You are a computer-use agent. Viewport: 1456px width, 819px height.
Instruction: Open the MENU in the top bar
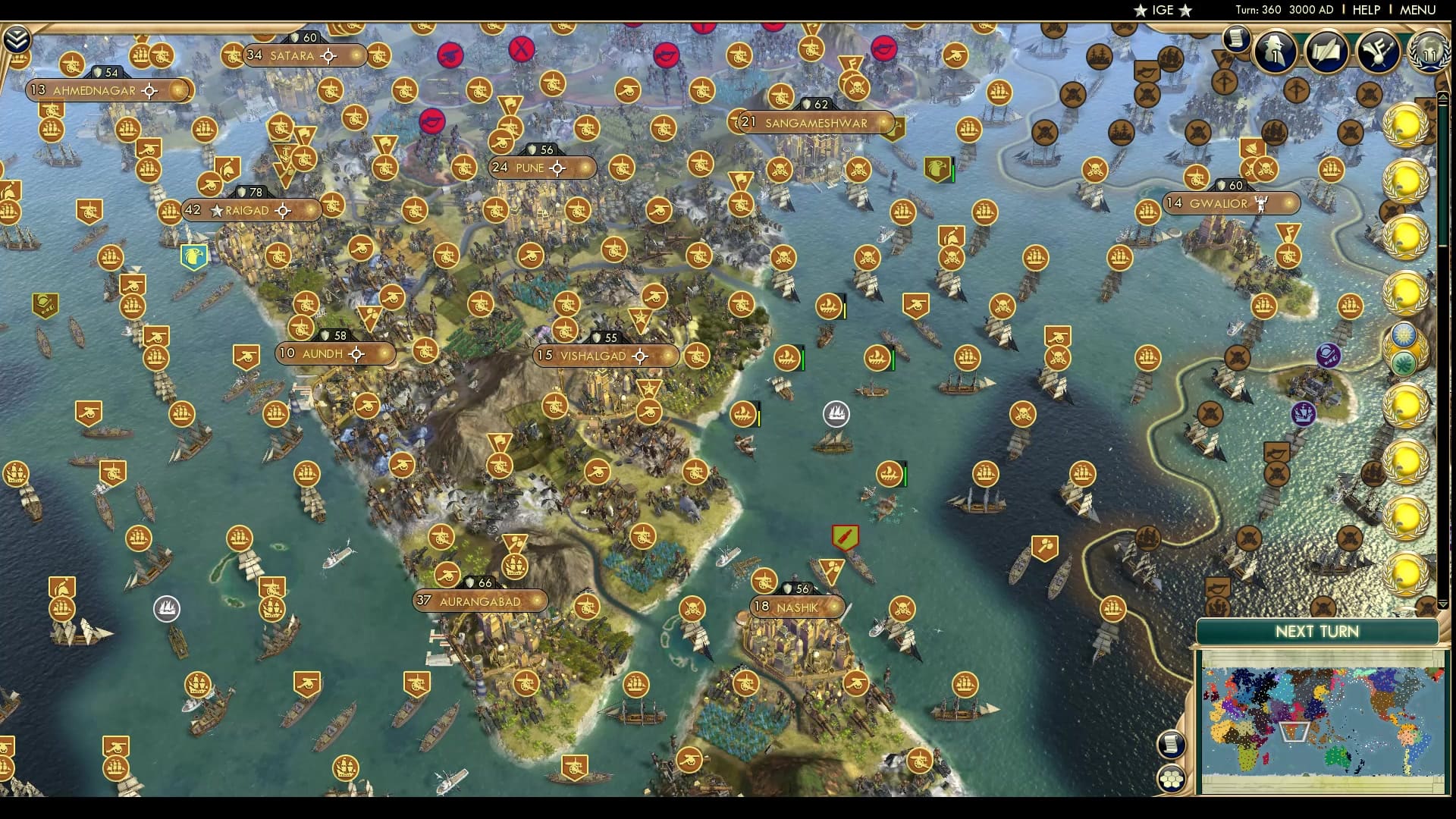click(1418, 10)
